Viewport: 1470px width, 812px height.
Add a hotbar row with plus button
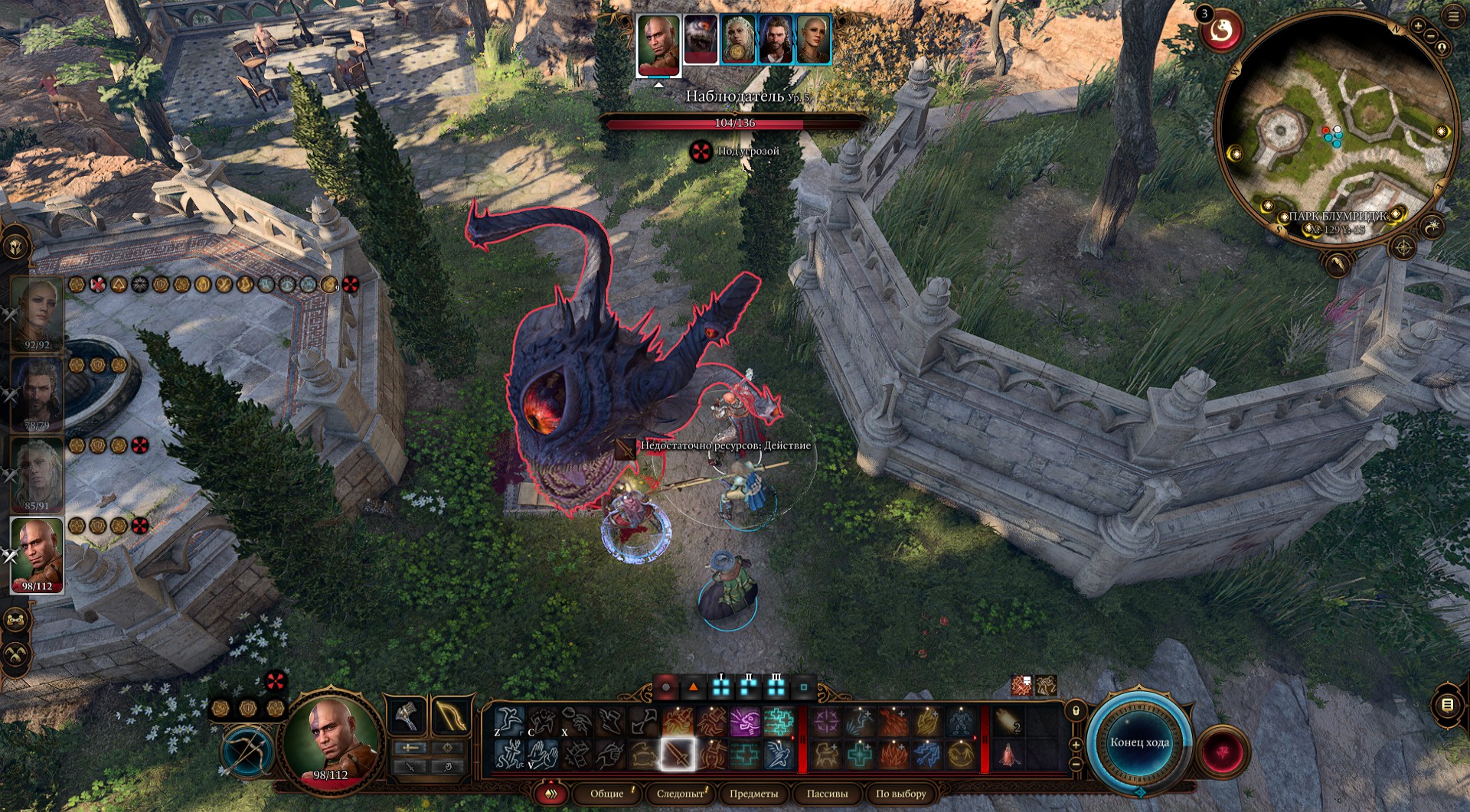(x=1076, y=744)
